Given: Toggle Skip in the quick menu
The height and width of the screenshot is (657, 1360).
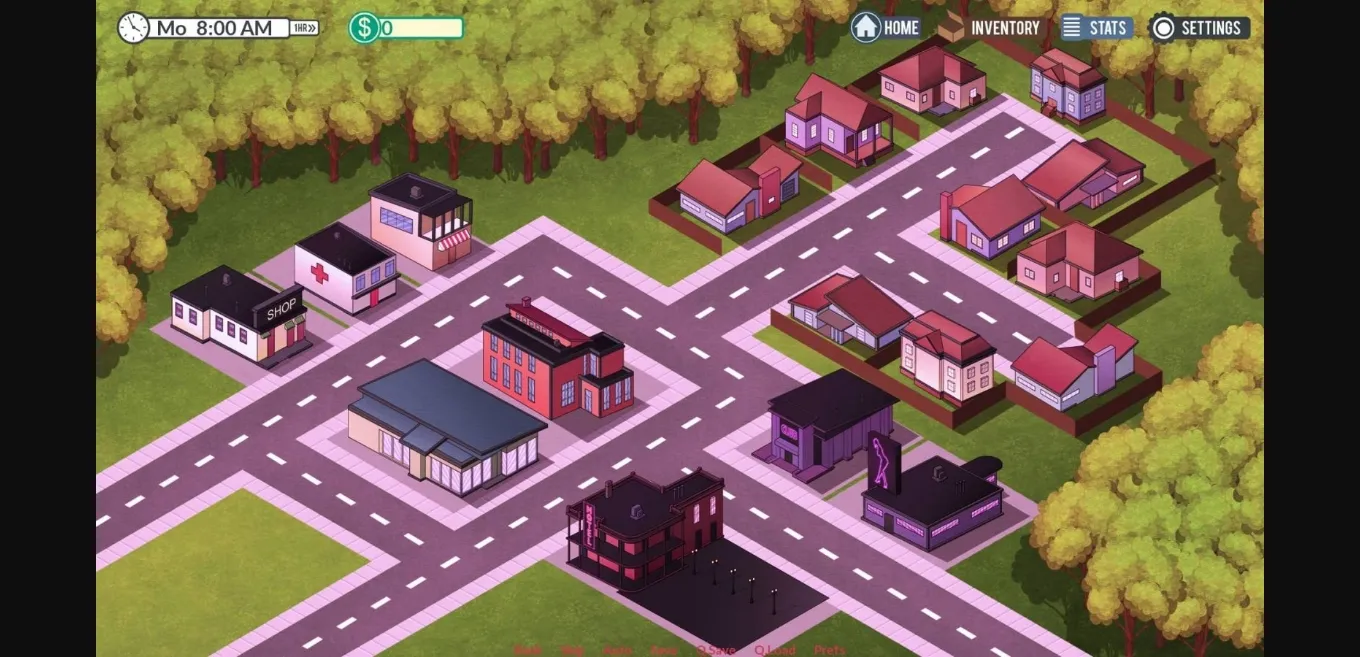Looking at the screenshot, I should pyautogui.click(x=572, y=650).
